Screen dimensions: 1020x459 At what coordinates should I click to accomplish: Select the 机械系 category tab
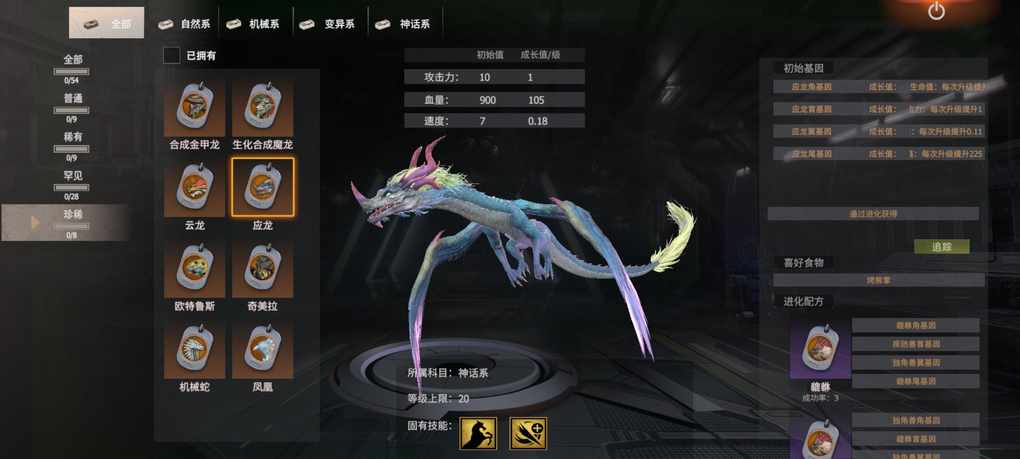coord(254,23)
